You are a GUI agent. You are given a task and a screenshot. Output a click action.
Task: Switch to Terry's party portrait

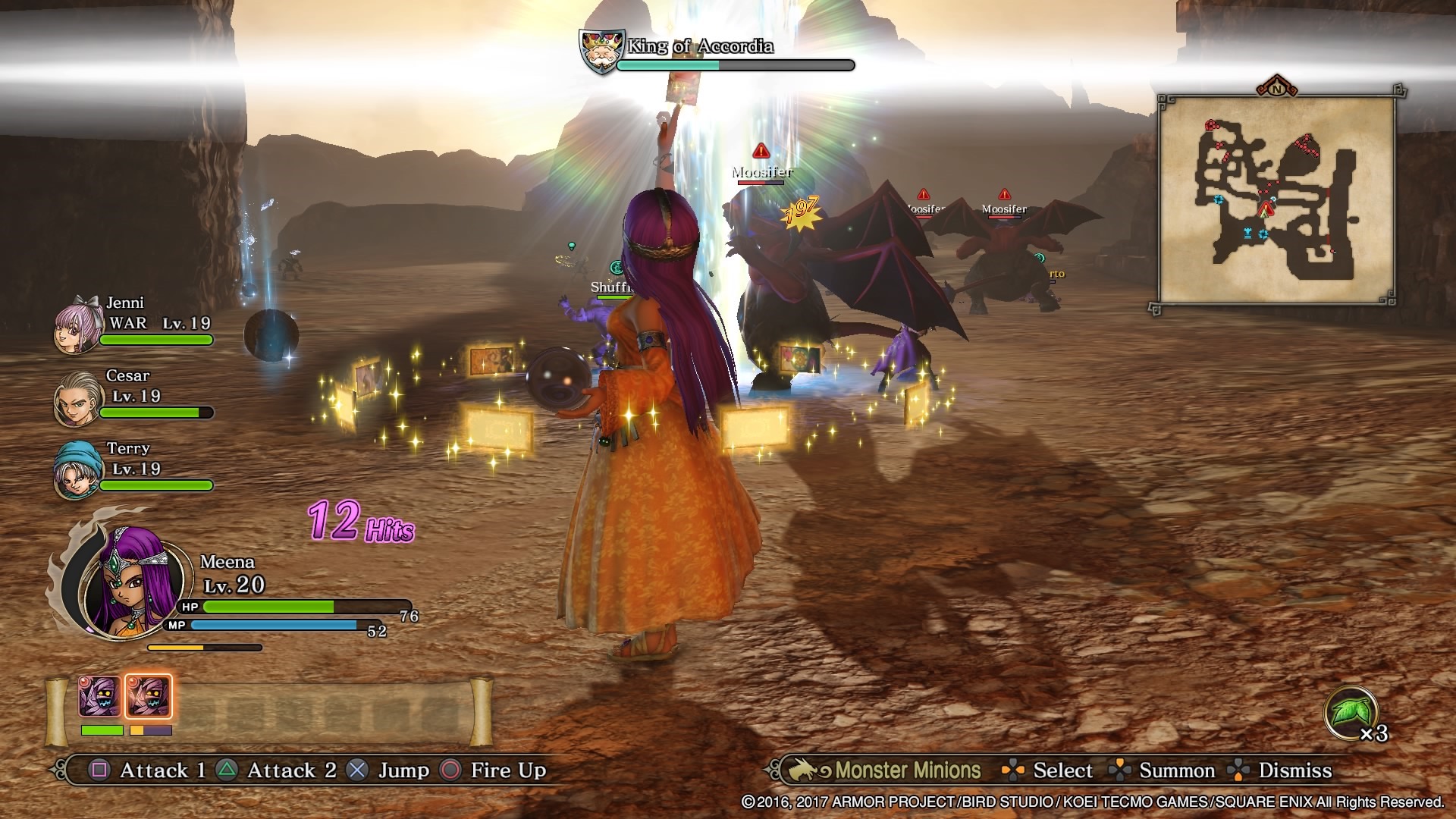pyautogui.click(x=77, y=470)
